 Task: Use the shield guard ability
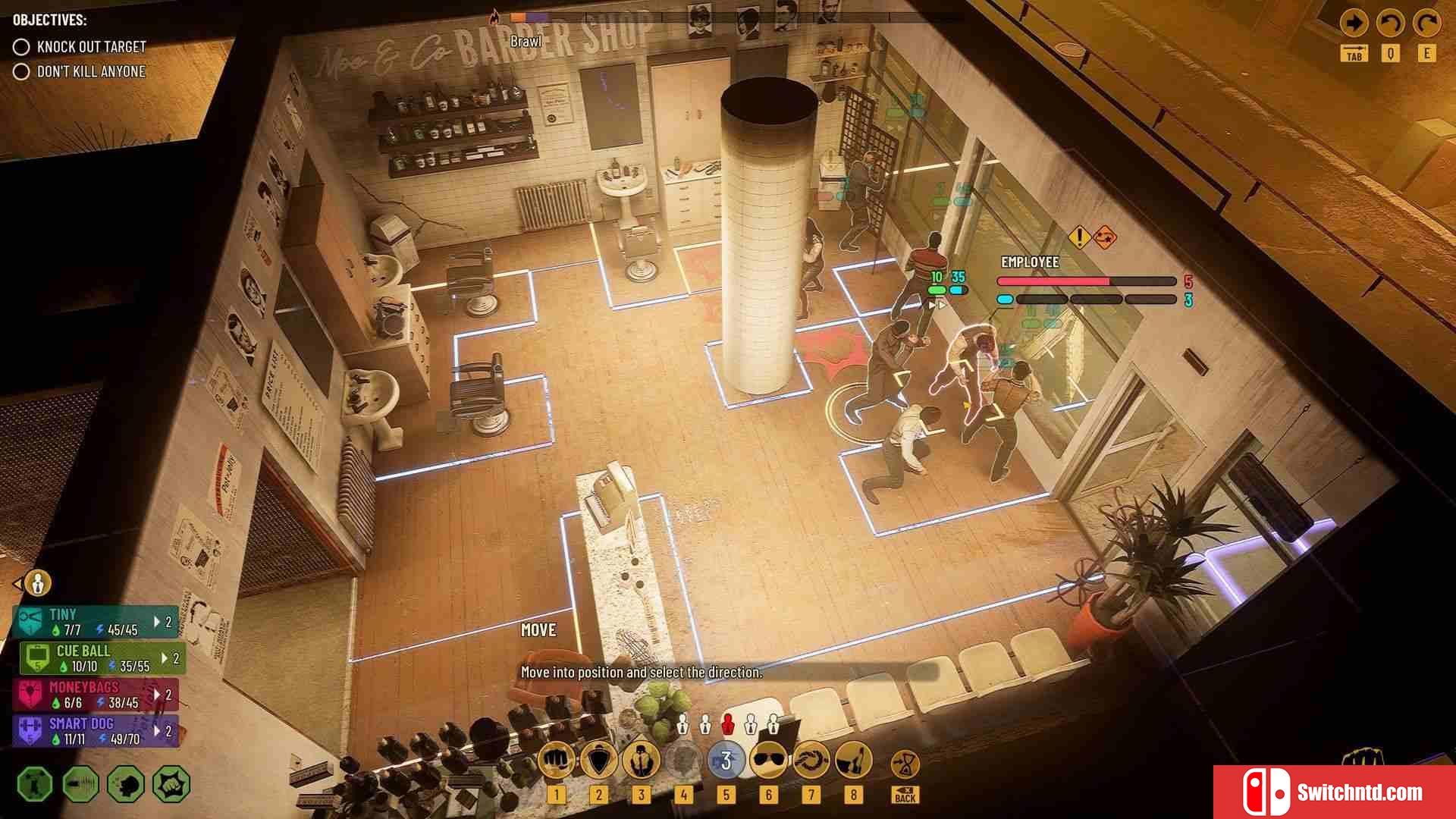(x=598, y=760)
